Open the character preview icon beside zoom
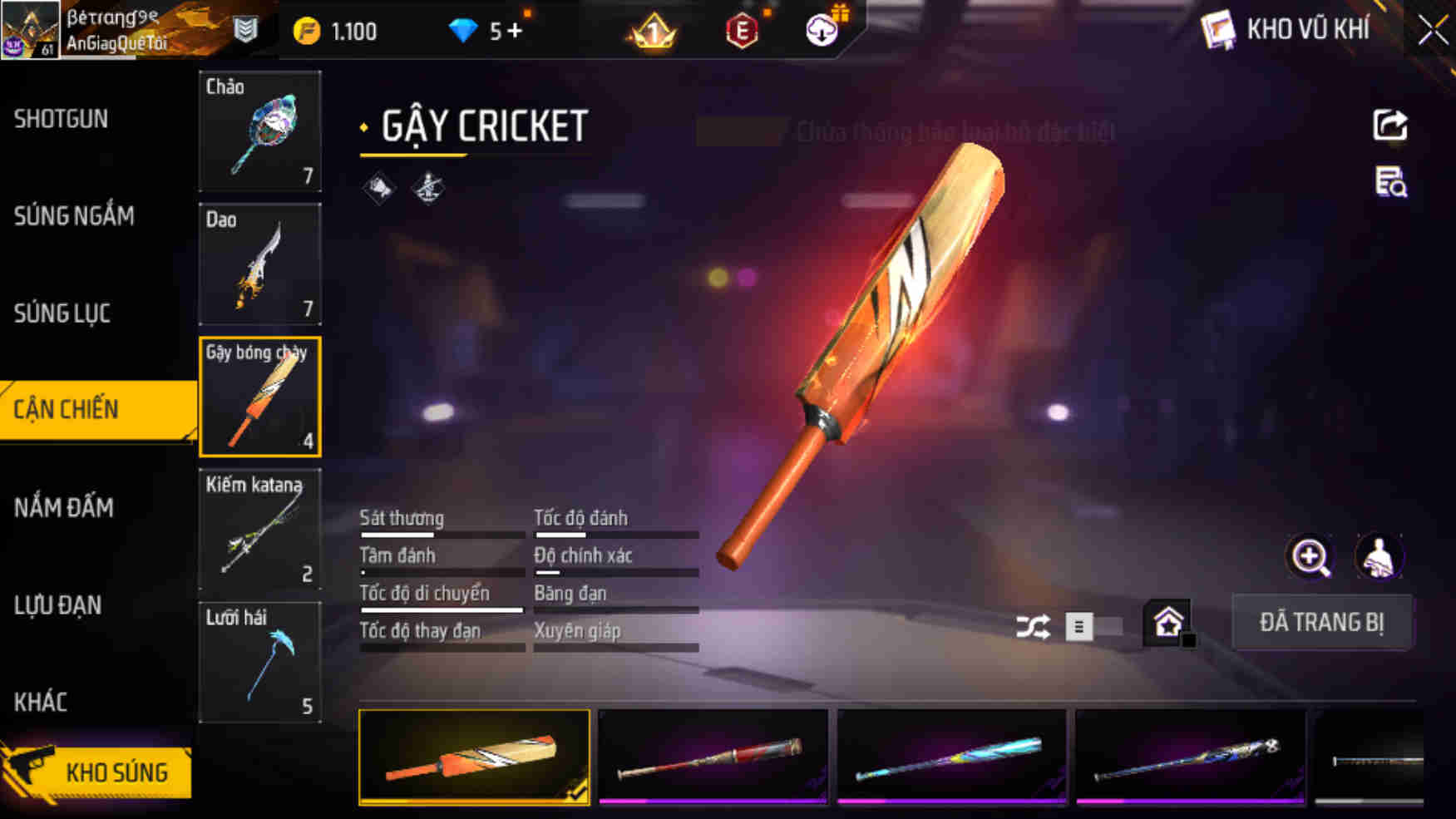Image resolution: width=1456 pixels, height=819 pixels. [x=1380, y=557]
